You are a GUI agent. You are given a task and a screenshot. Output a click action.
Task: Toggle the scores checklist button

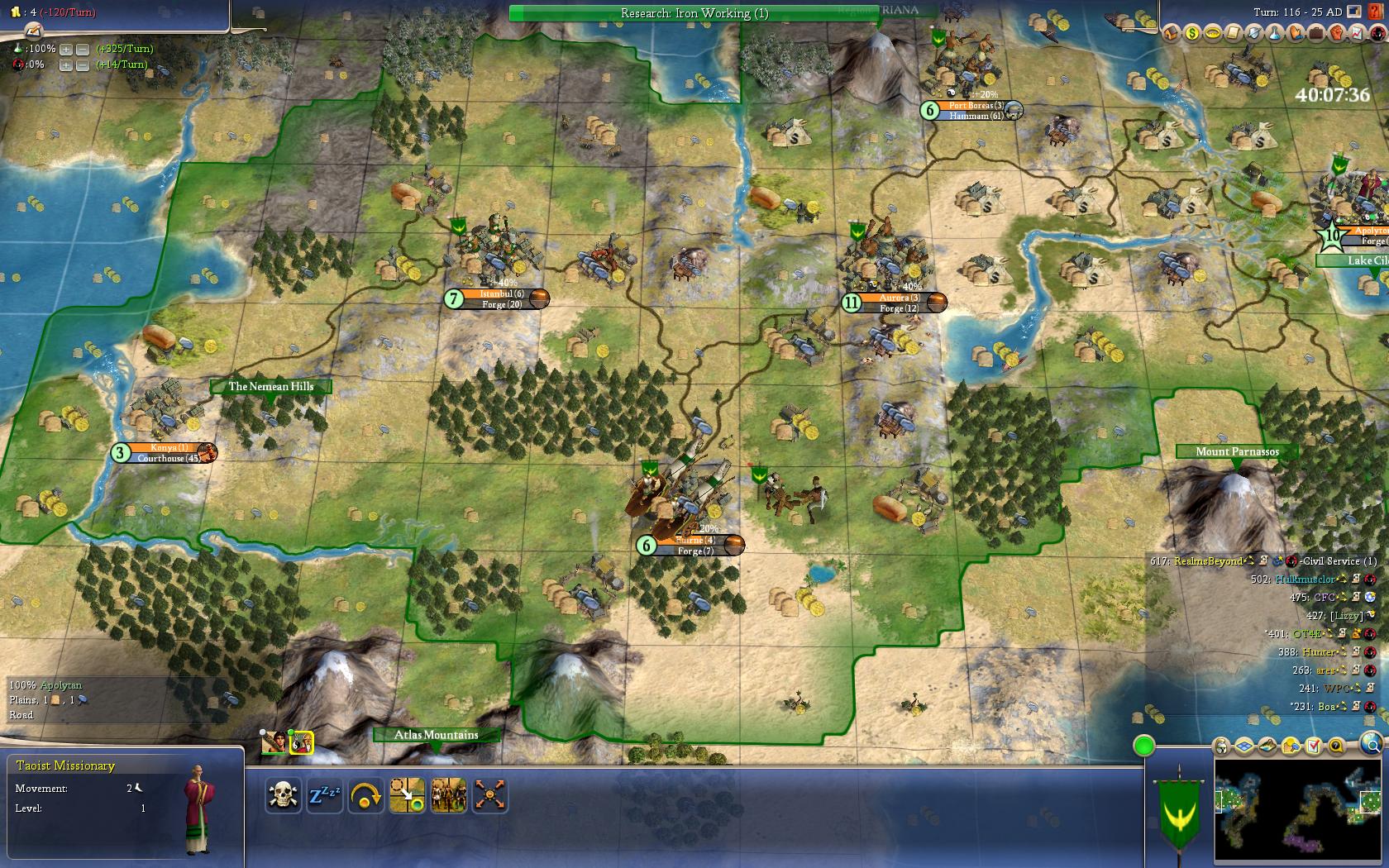pos(1314,746)
